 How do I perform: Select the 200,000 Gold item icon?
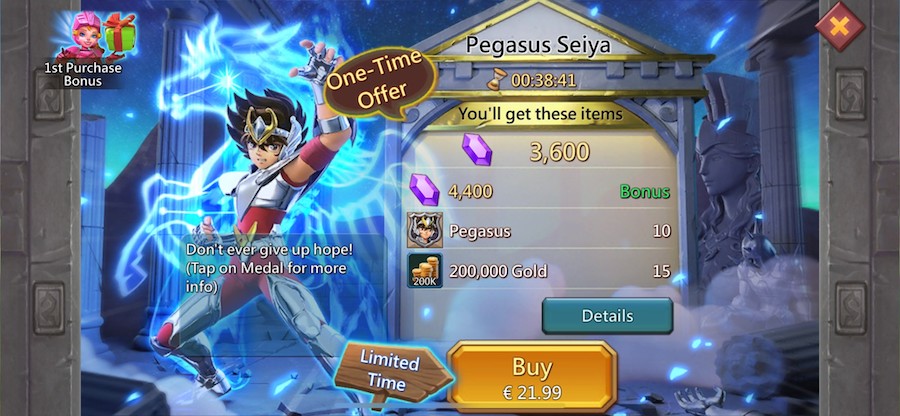pos(425,272)
